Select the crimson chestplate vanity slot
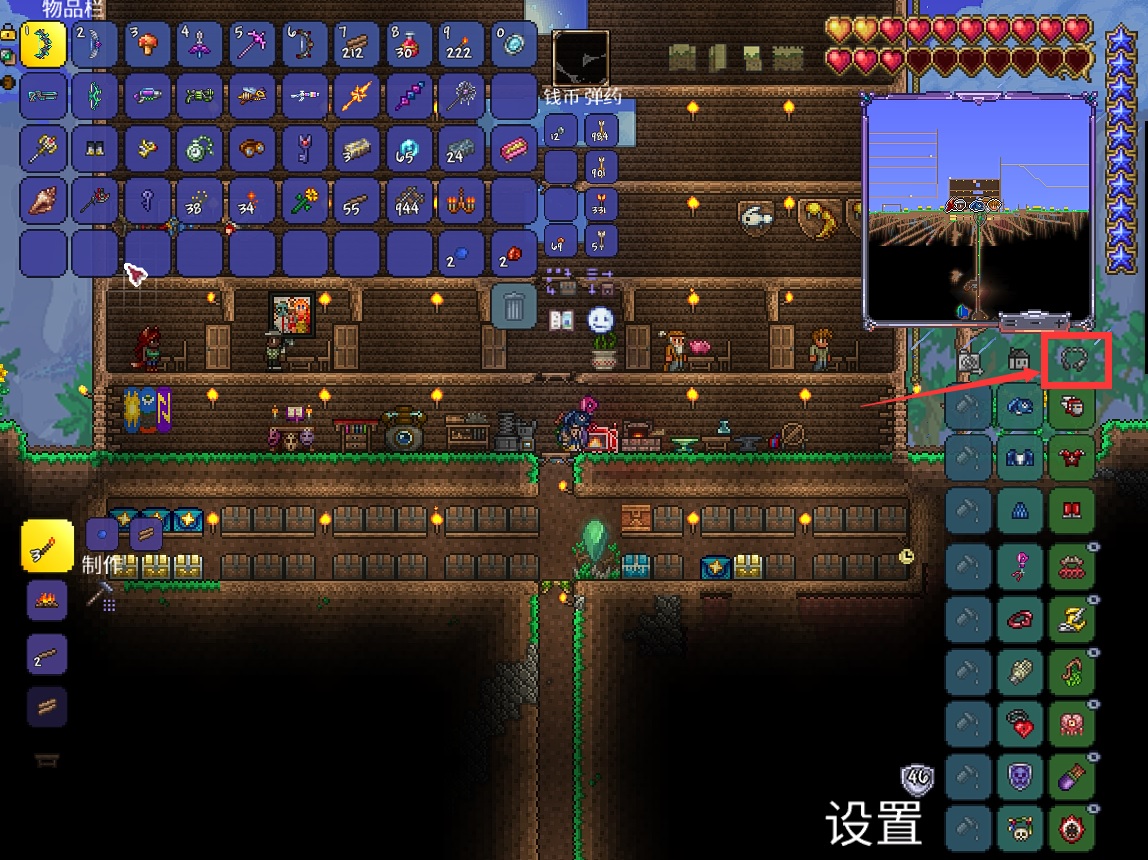1148x860 pixels. [x=1072, y=461]
